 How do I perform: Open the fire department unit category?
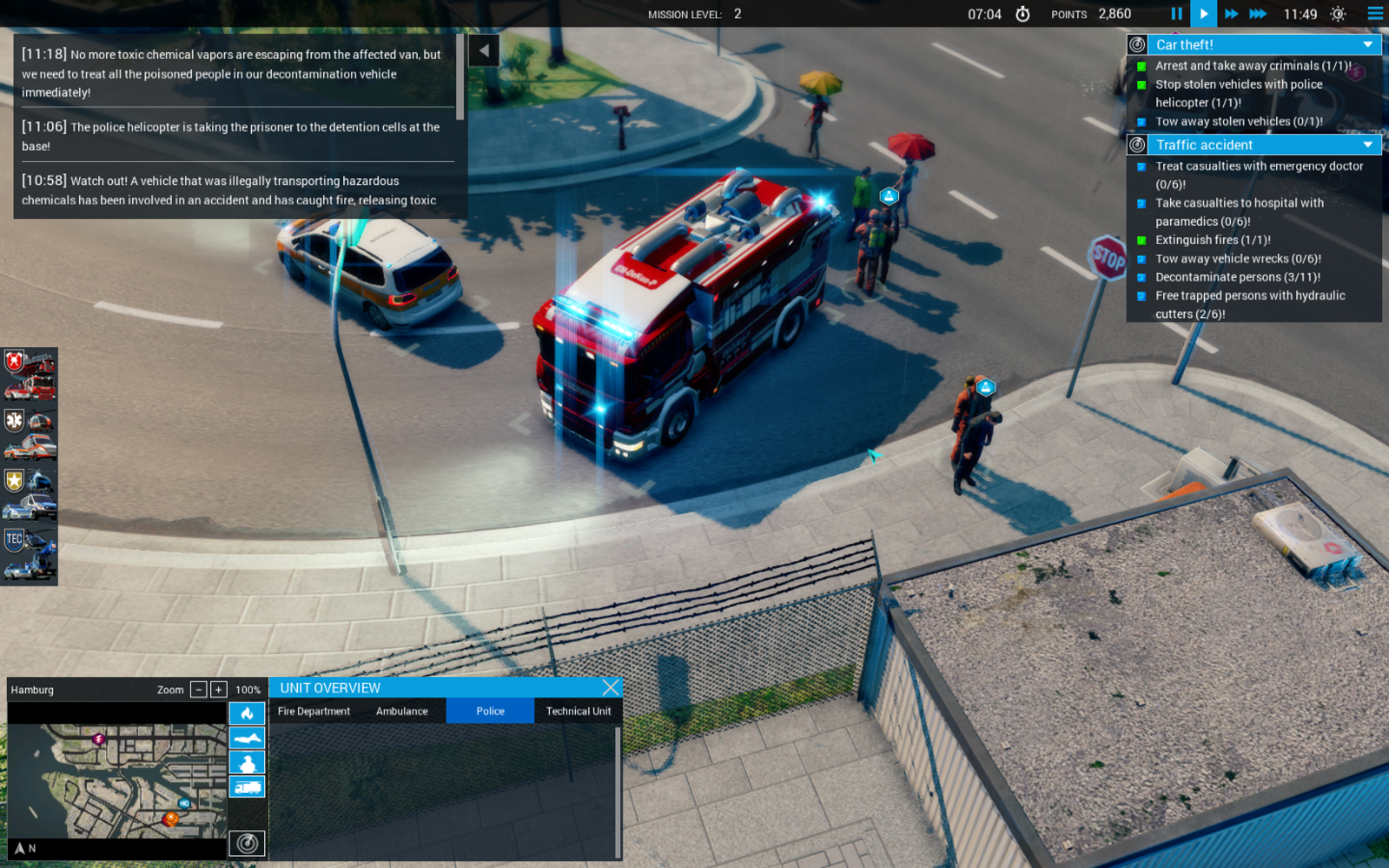click(x=30, y=375)
